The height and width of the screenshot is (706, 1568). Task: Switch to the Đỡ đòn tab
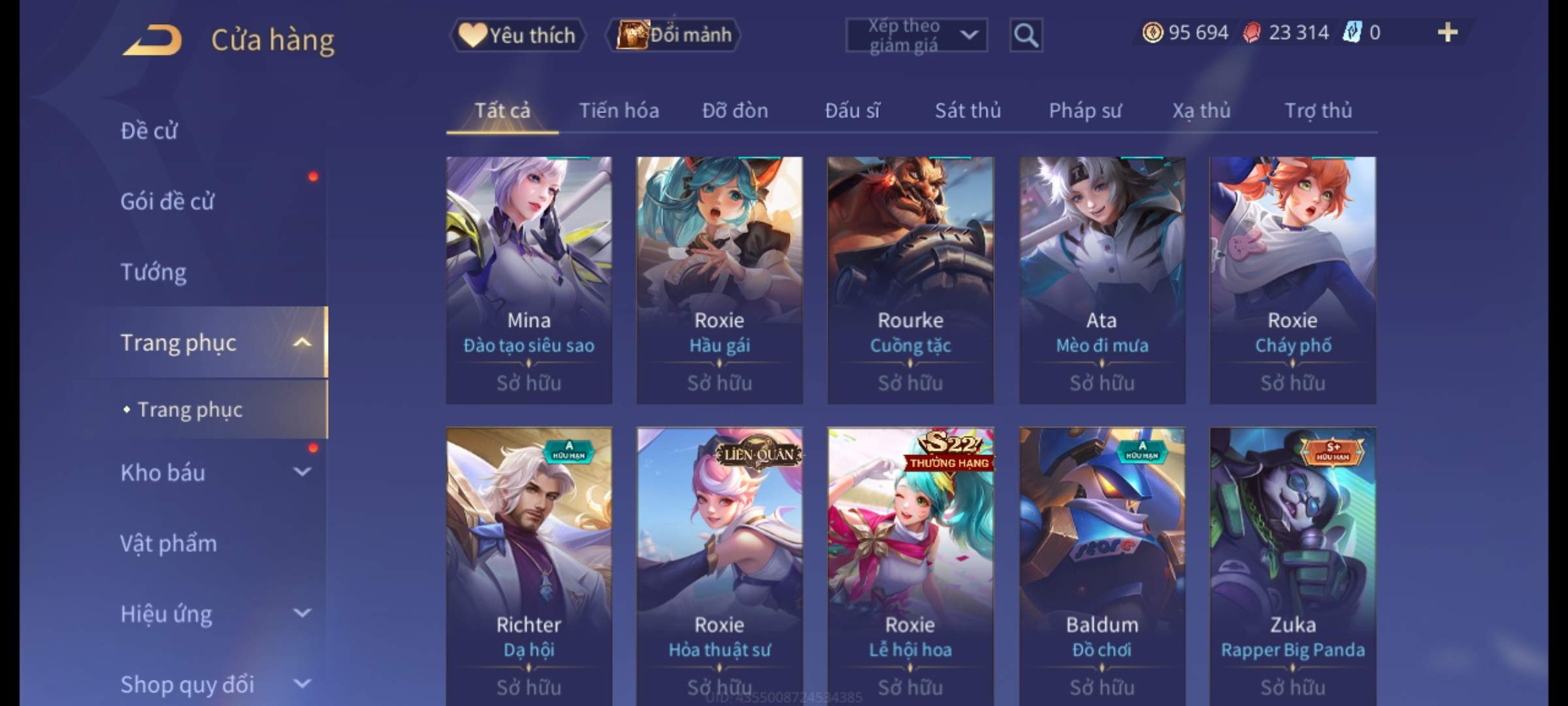click(735, 110)
